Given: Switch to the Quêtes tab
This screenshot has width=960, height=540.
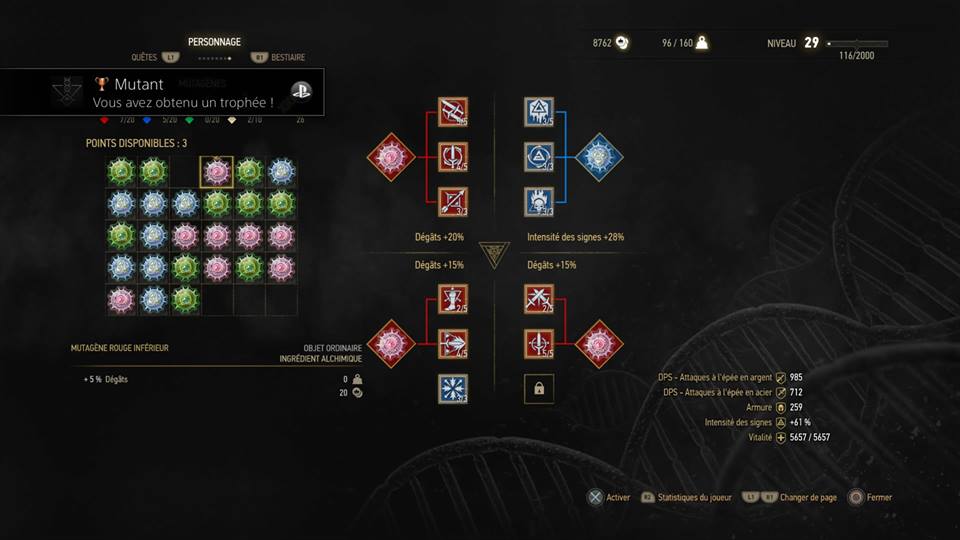Looking at the screenshot, I should [145, 58].
